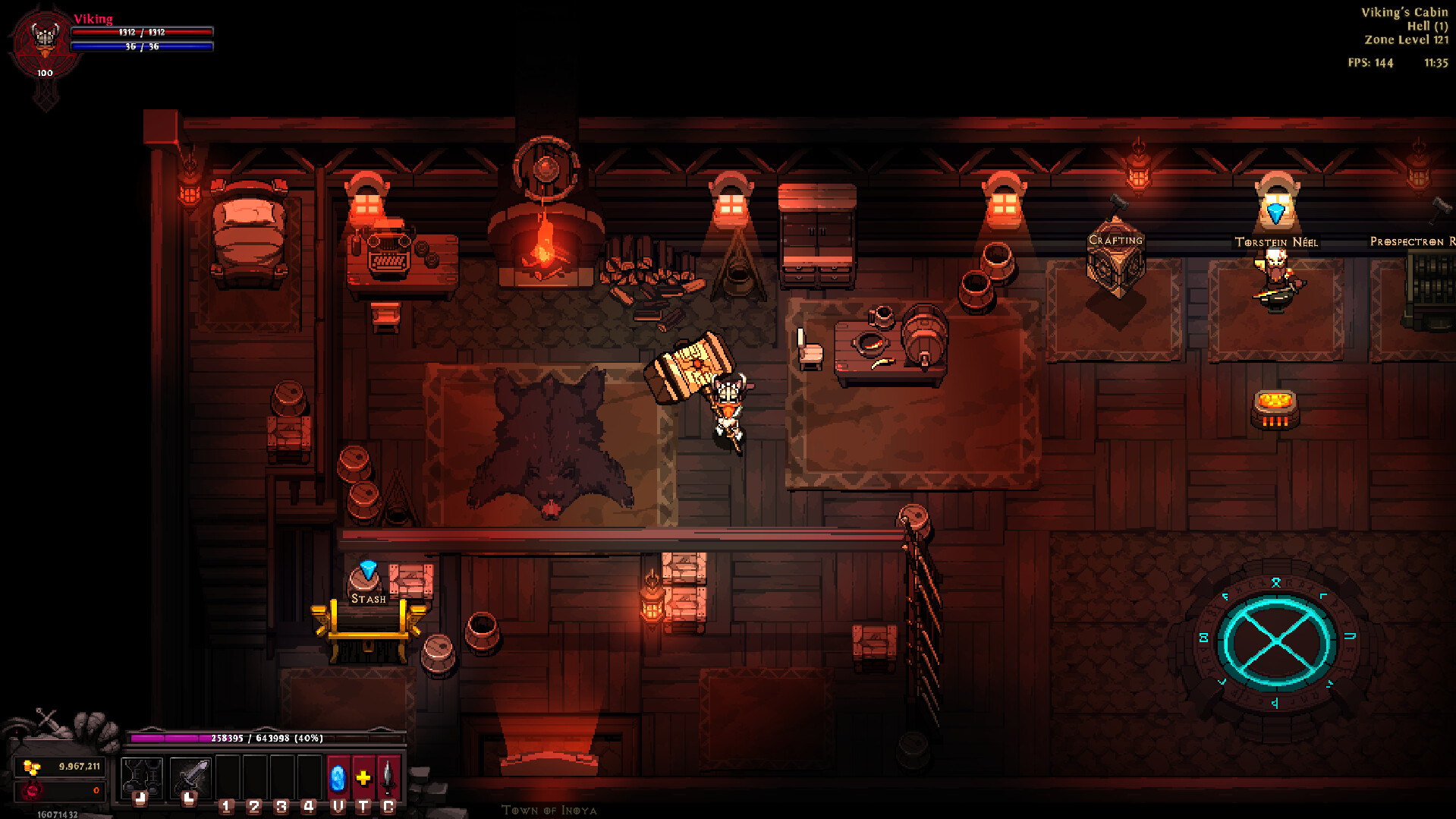Click the golden cross T hotbar slot
This screenshot has width=1456, height=819.
point(363,777)
